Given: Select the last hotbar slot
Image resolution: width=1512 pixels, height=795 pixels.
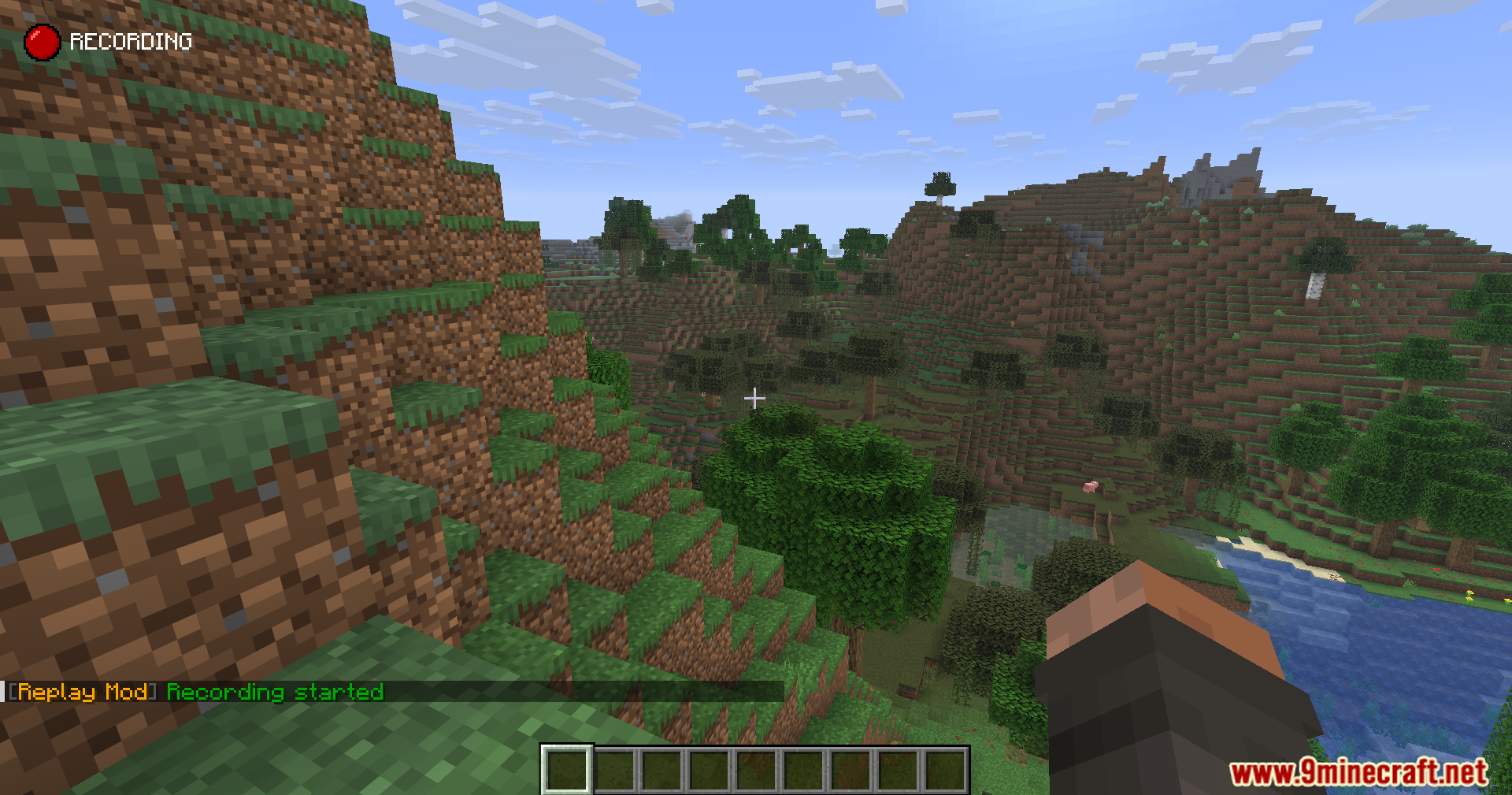Looking at the screenshot, I should tap(945, 768).
